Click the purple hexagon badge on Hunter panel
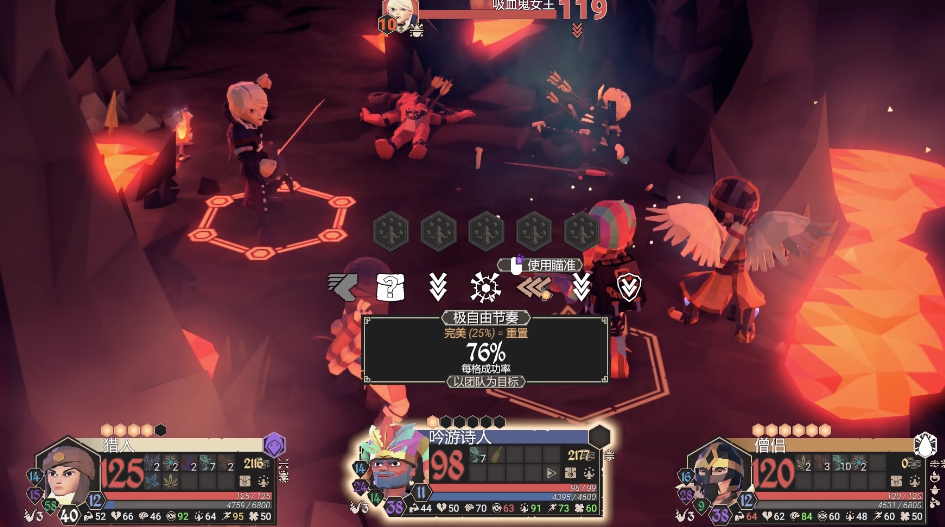945x527 pixels. 274,444
